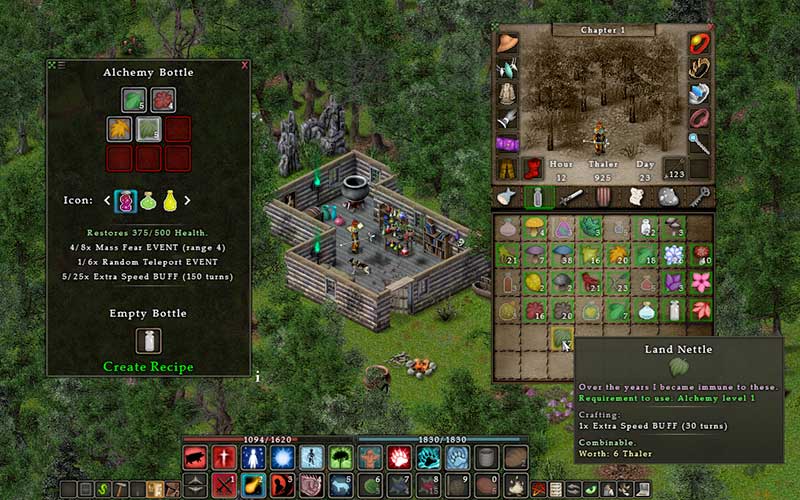Select the Land Nettle inventory item

click(561, 338)
